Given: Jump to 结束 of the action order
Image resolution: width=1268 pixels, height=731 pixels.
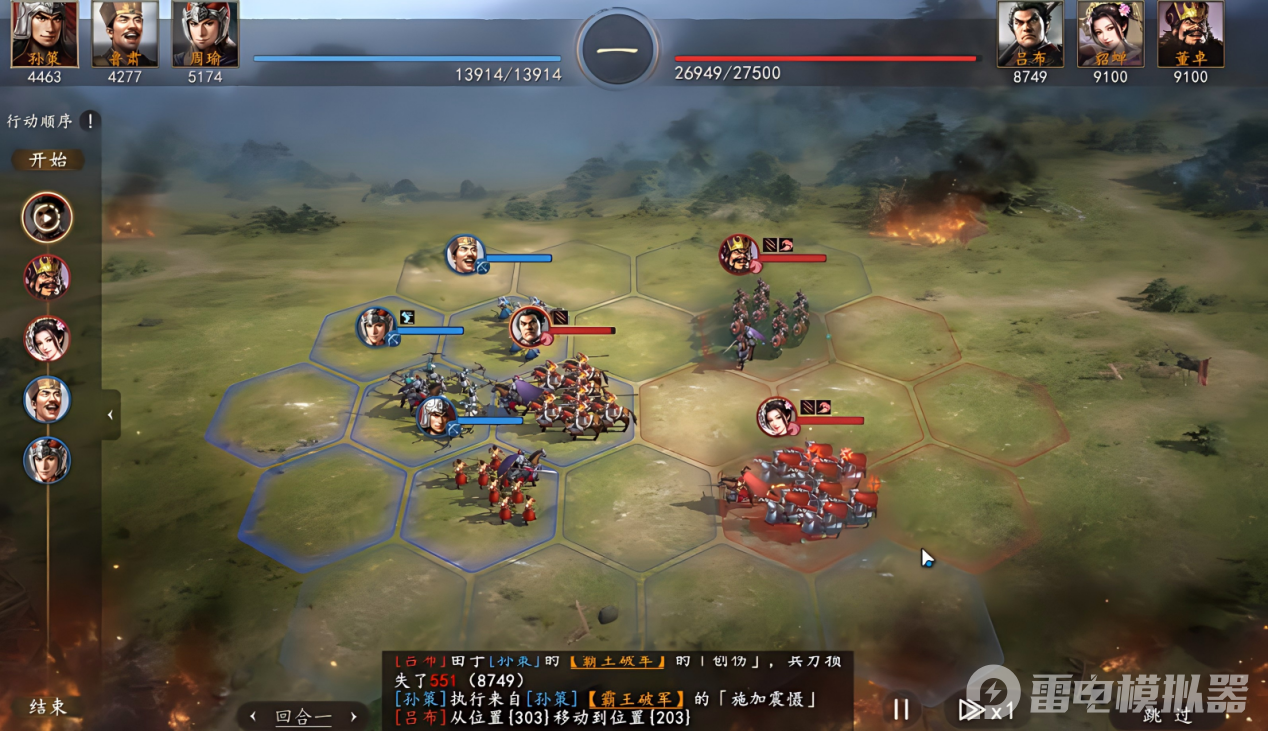Looking at the screenshot, I should [x=48, y=707].
